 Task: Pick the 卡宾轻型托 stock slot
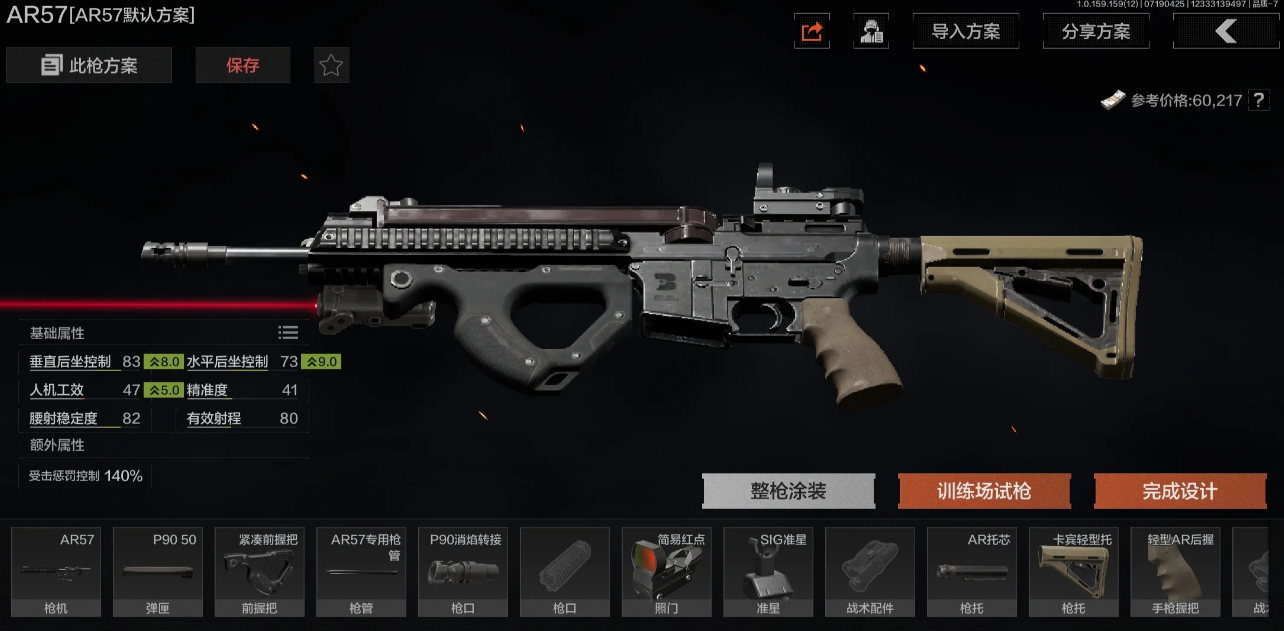point(1073,572)
